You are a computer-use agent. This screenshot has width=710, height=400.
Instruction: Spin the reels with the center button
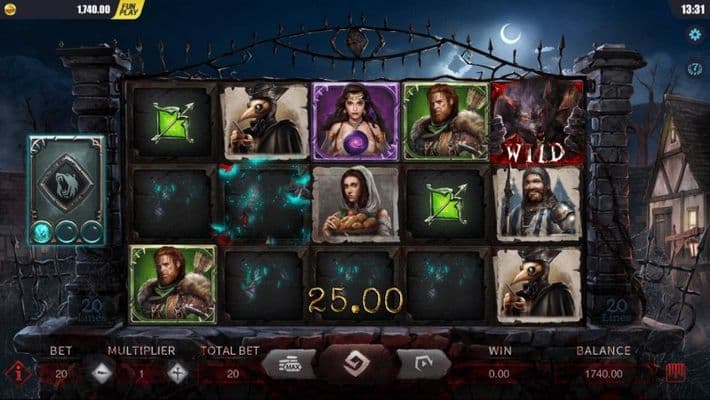pos(355,364)
